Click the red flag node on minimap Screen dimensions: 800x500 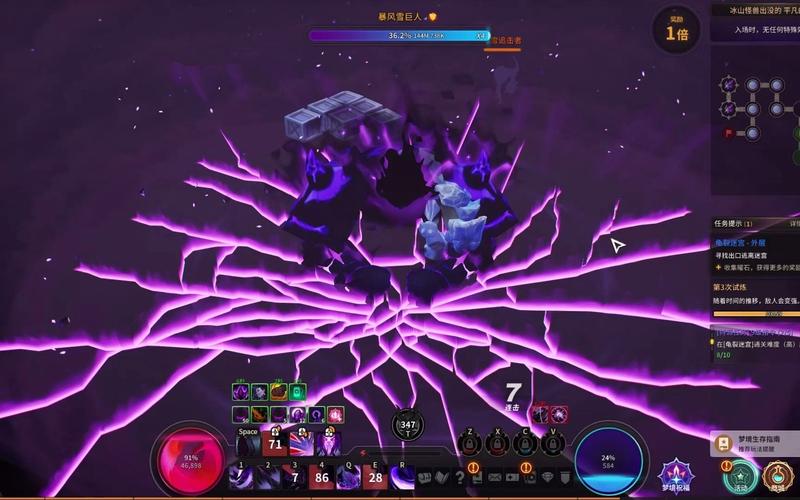pos(729,132)
